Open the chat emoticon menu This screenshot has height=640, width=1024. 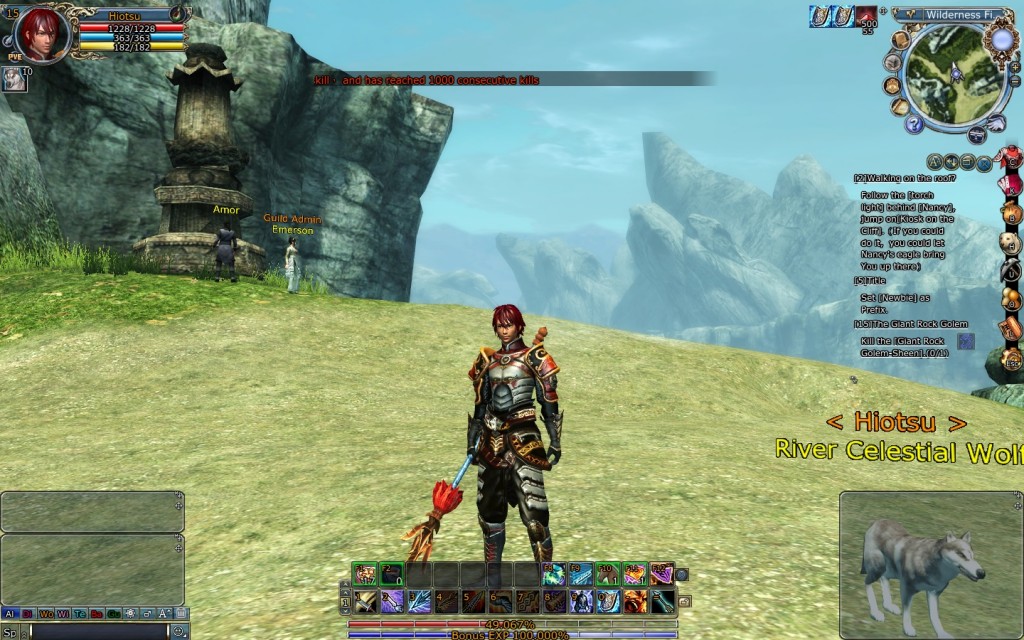click(x=179, y=631)
